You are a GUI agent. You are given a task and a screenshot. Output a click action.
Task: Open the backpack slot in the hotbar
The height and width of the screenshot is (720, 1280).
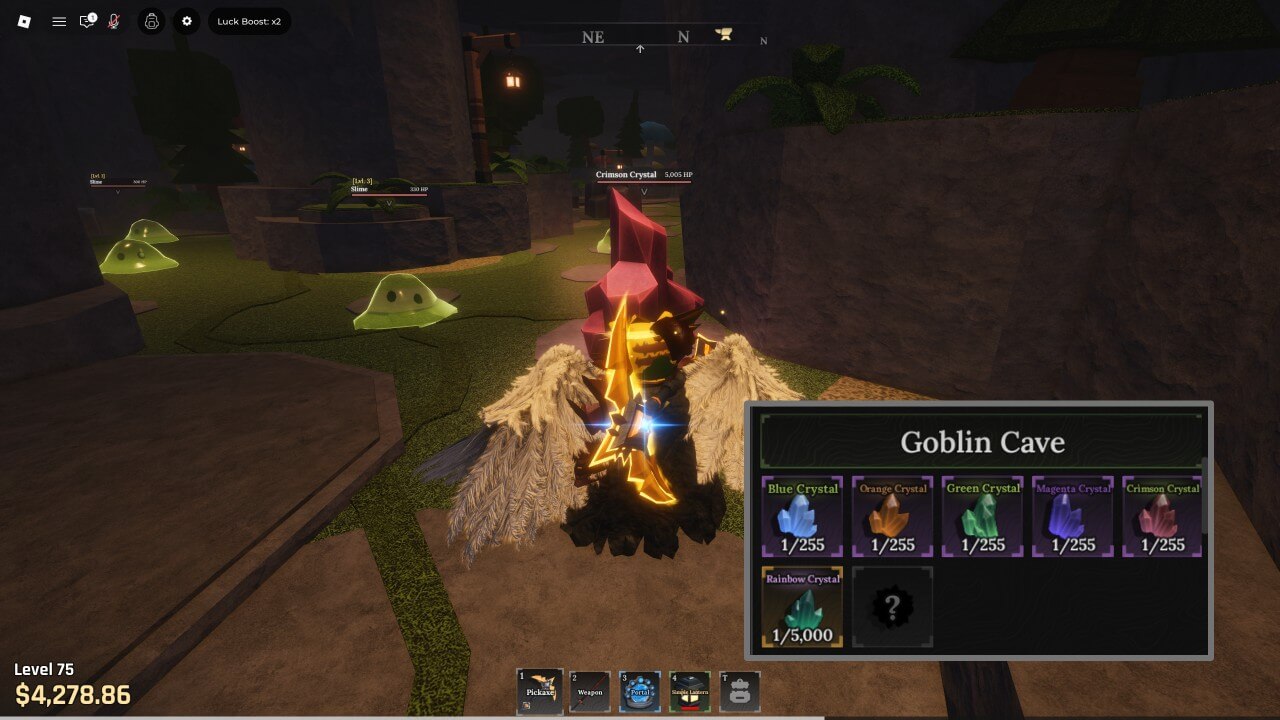(x=740, y=691)
